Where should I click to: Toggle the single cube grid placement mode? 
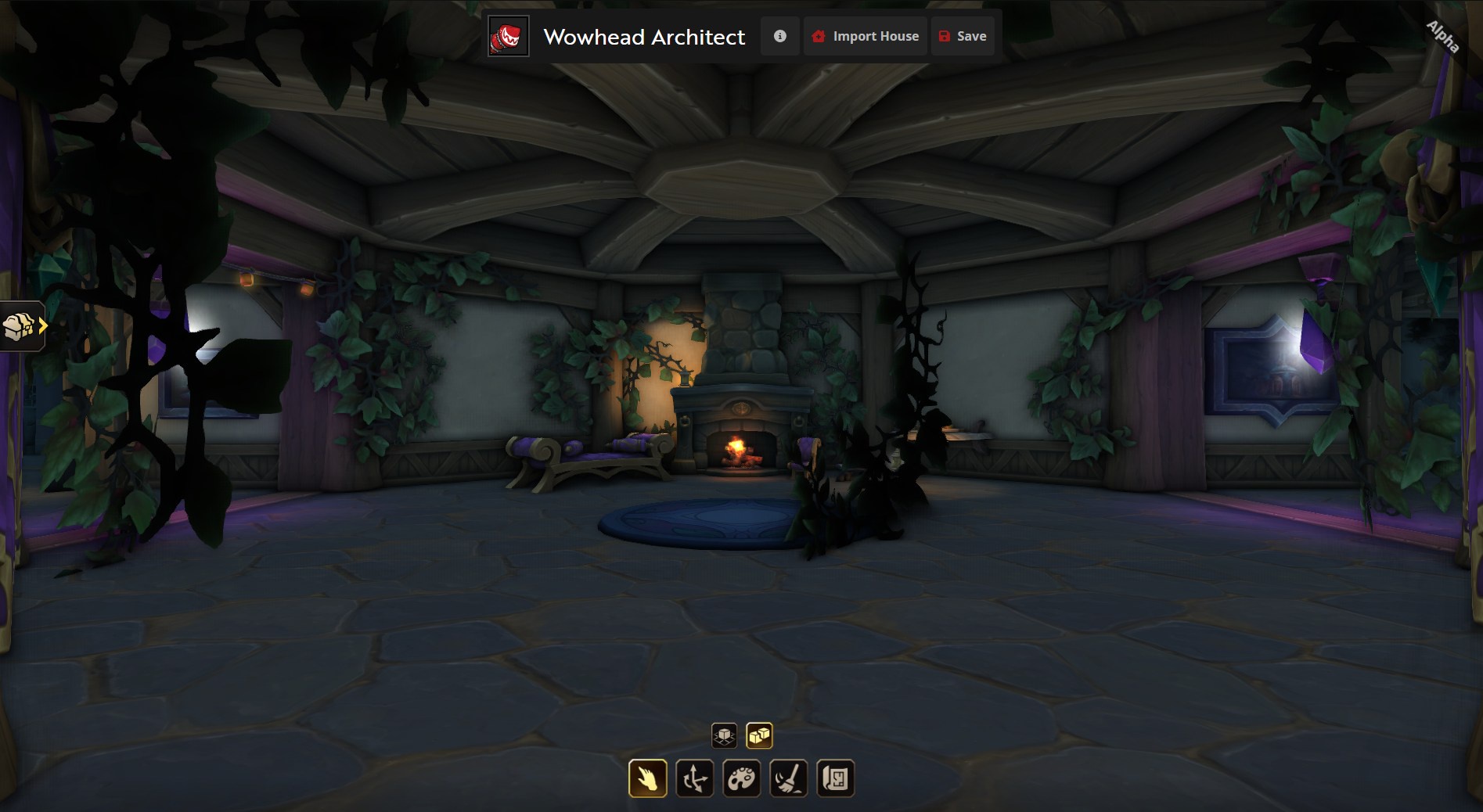(725, 734)
